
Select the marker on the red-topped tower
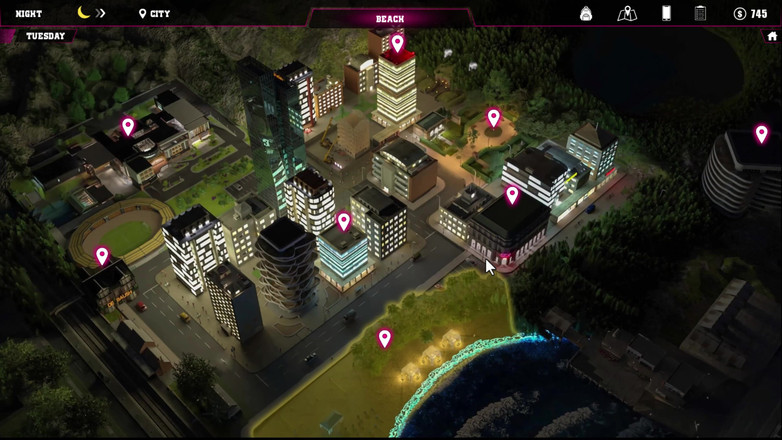(x=398, y=43)
